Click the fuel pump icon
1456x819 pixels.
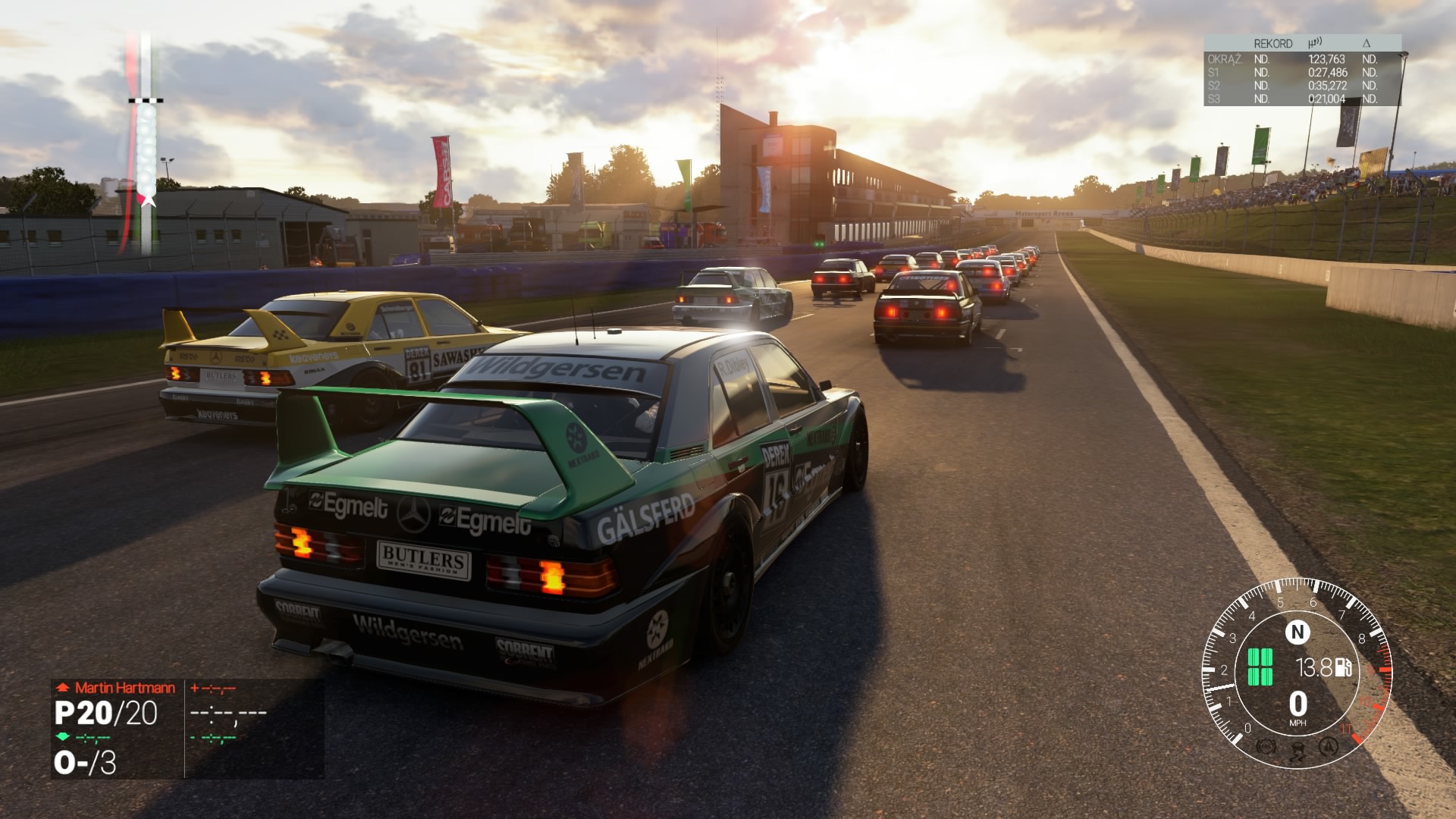point(1344,667)
